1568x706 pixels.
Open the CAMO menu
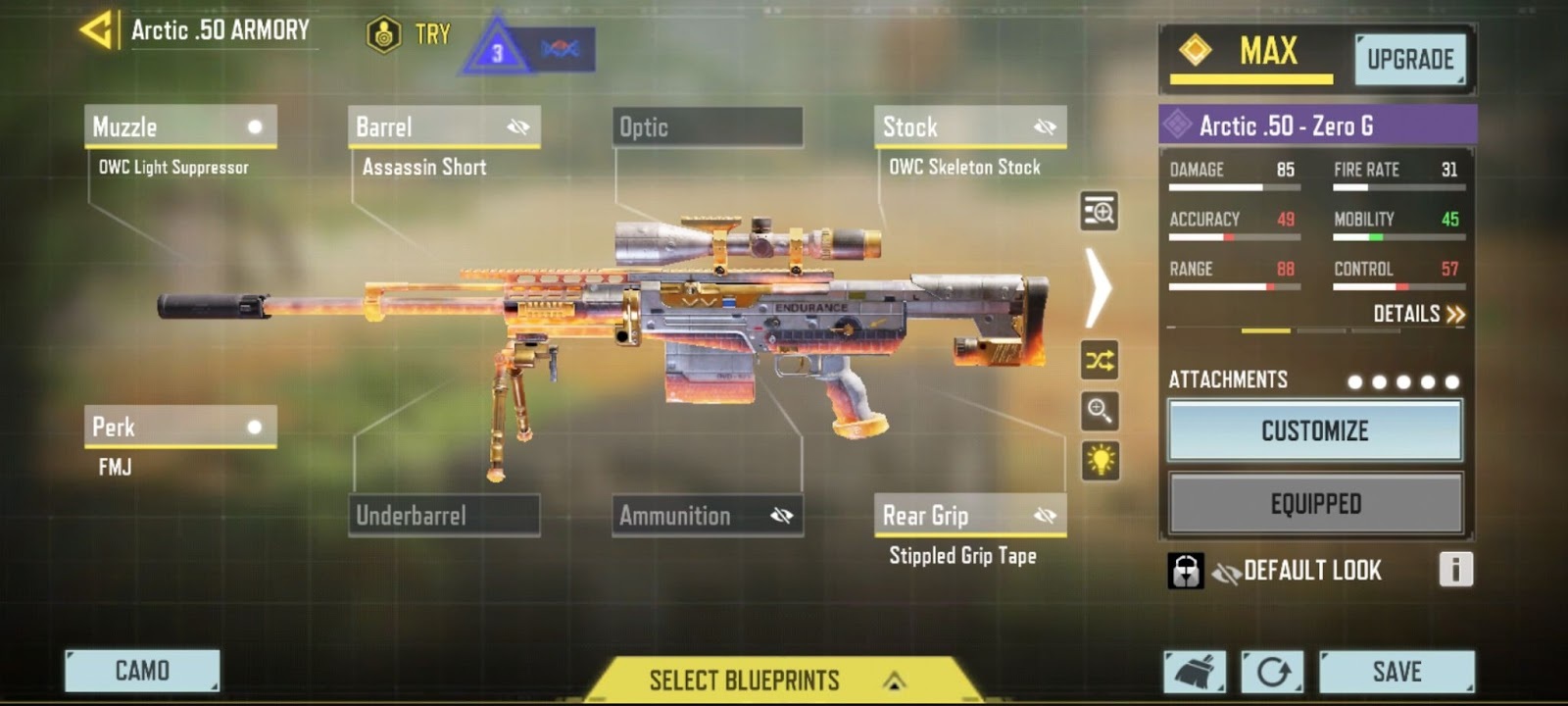point(142,671)
